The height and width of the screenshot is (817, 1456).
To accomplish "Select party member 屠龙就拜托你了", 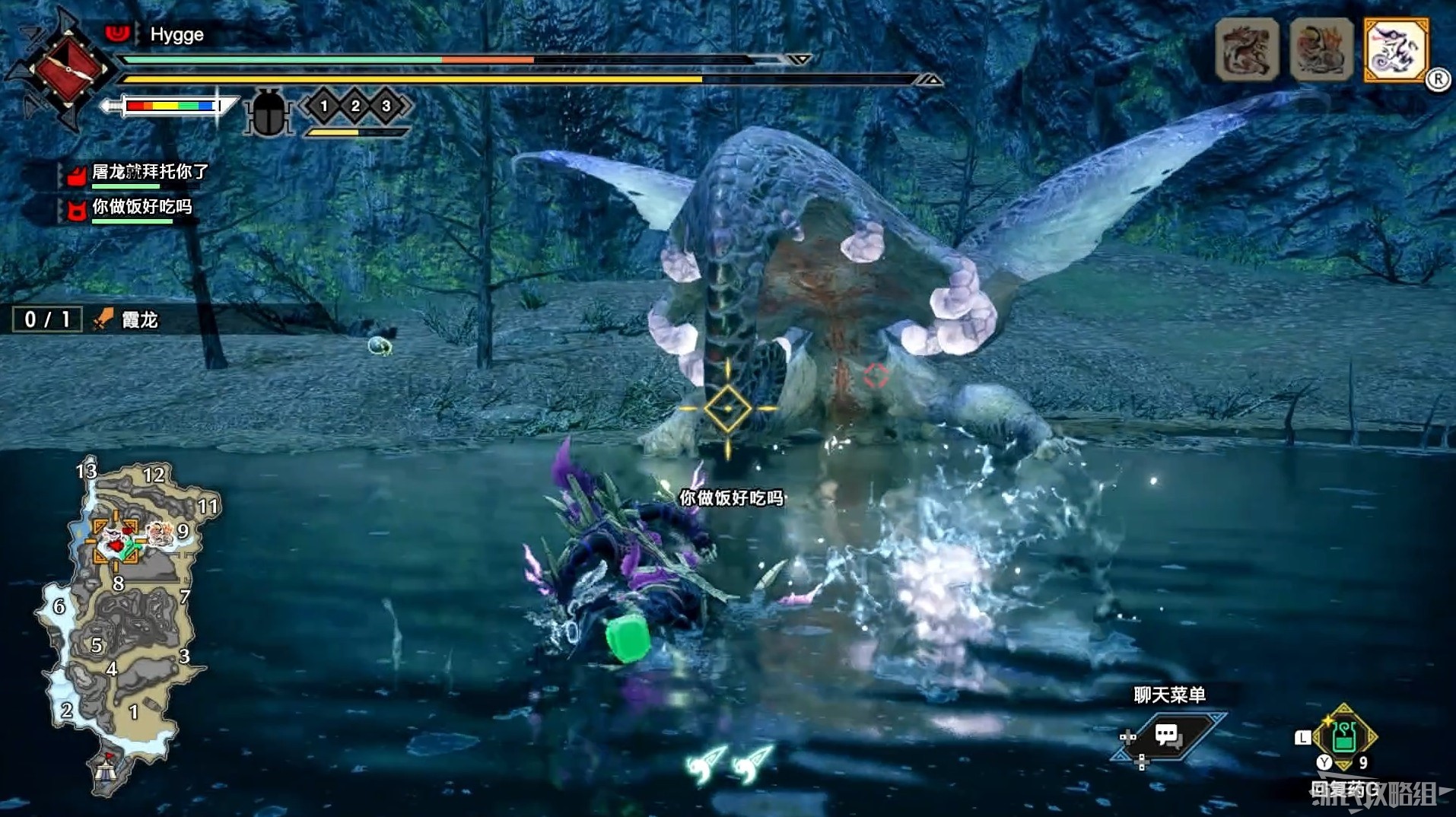I will point(149,173).
